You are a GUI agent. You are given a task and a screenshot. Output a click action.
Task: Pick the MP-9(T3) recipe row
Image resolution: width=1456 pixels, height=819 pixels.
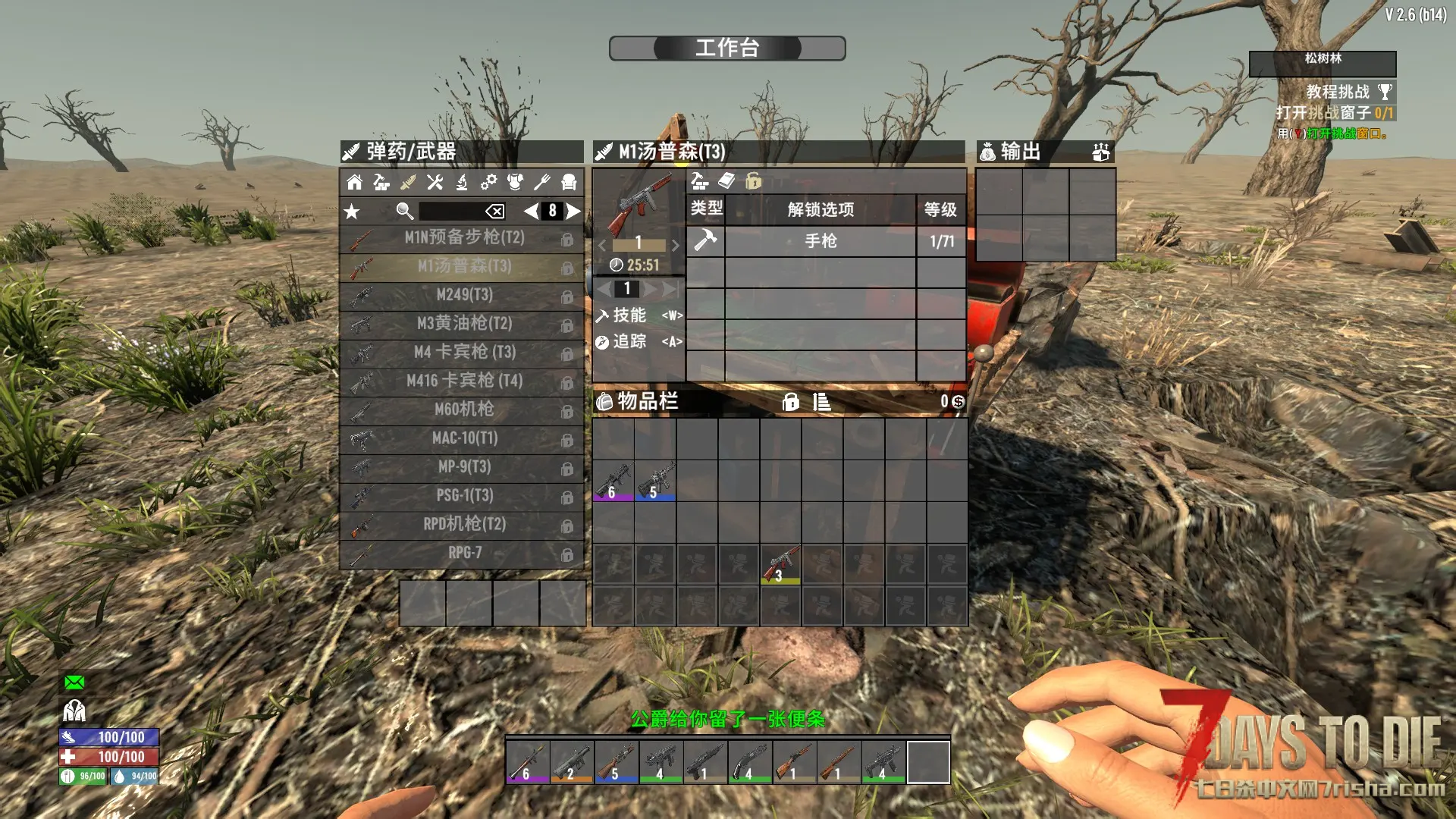click(463, 467)
